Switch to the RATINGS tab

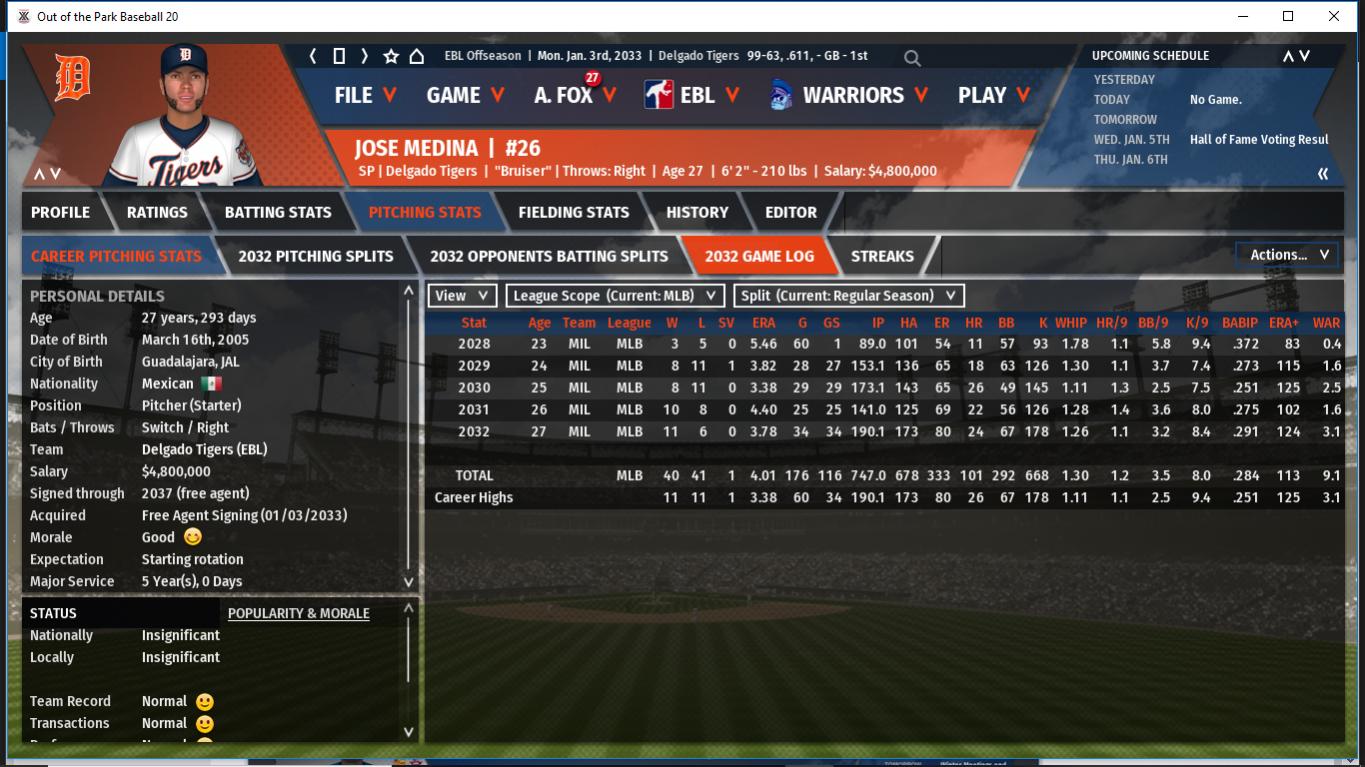tap(157, 212)
